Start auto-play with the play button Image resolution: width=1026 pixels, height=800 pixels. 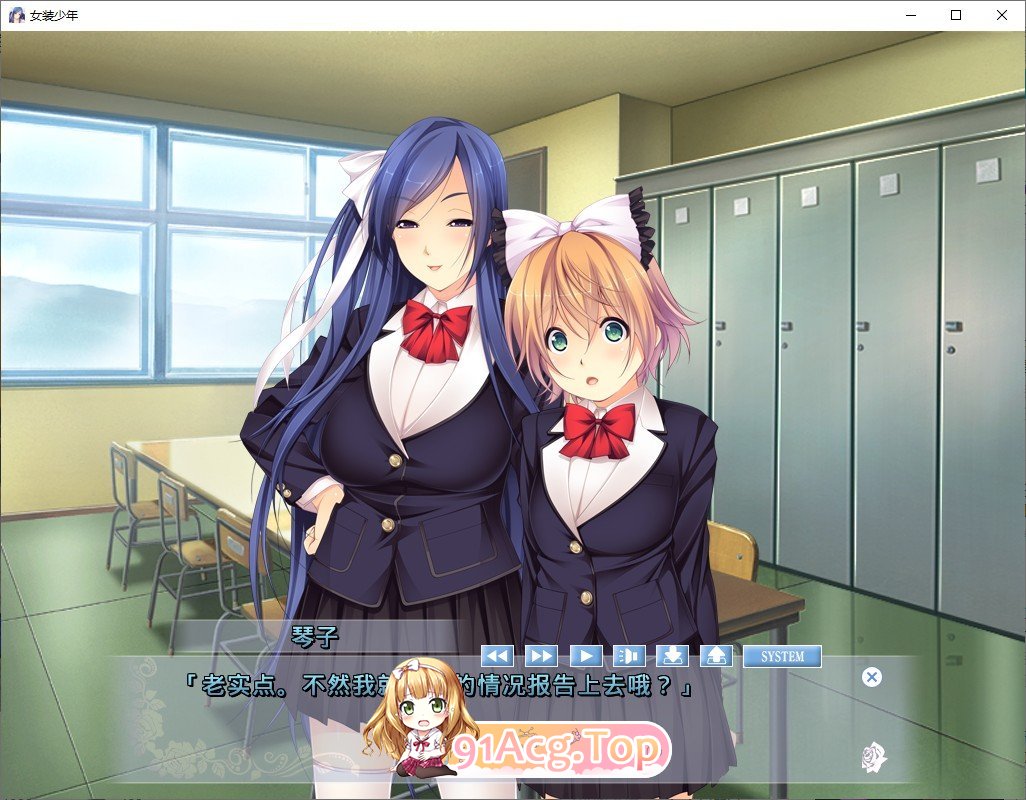585,656
